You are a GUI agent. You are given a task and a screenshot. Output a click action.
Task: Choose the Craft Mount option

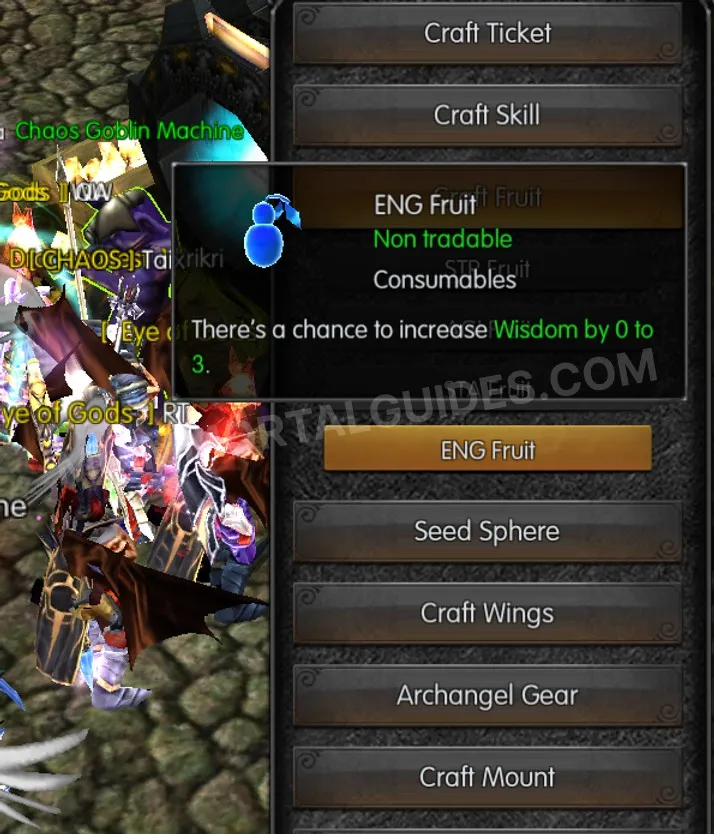click(x=487, y=777)
